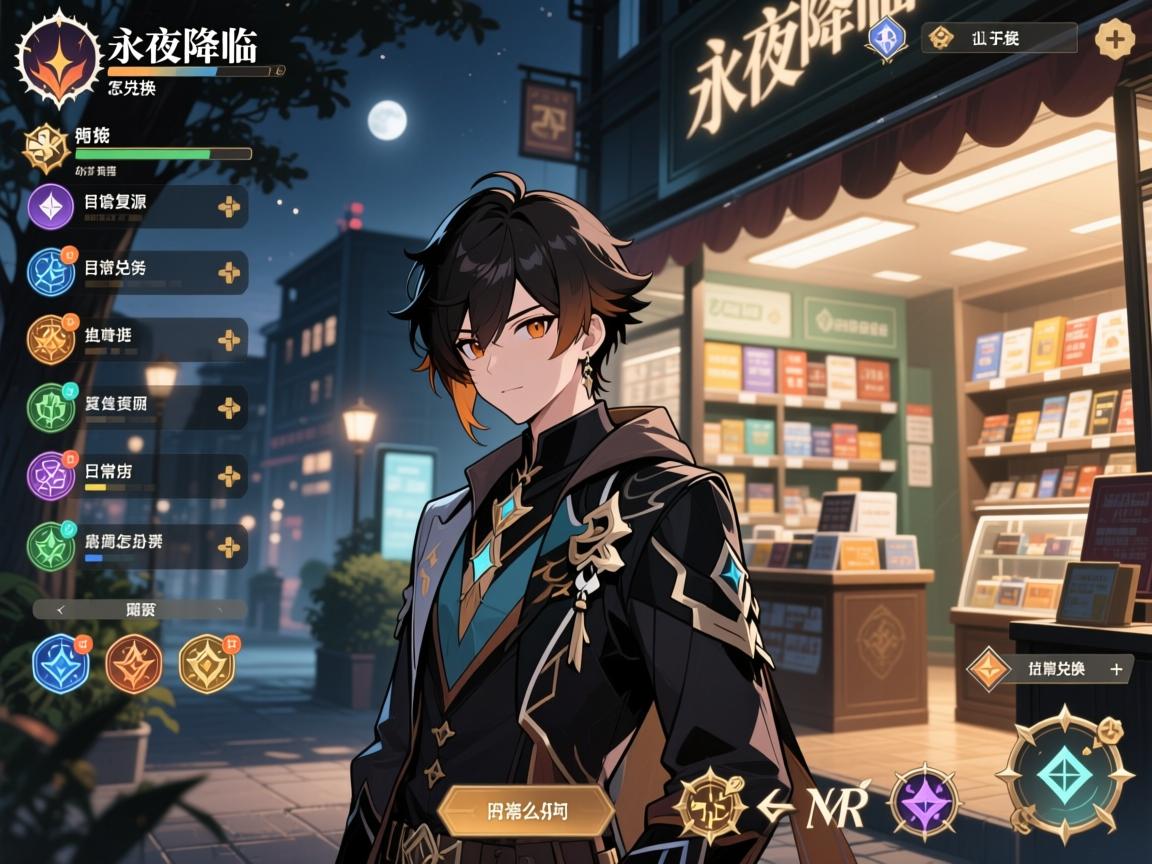Select the blue diamond hexagon badge
Image resolution: width=1152 pixels, height=864 pixels.
pos(61,663)
